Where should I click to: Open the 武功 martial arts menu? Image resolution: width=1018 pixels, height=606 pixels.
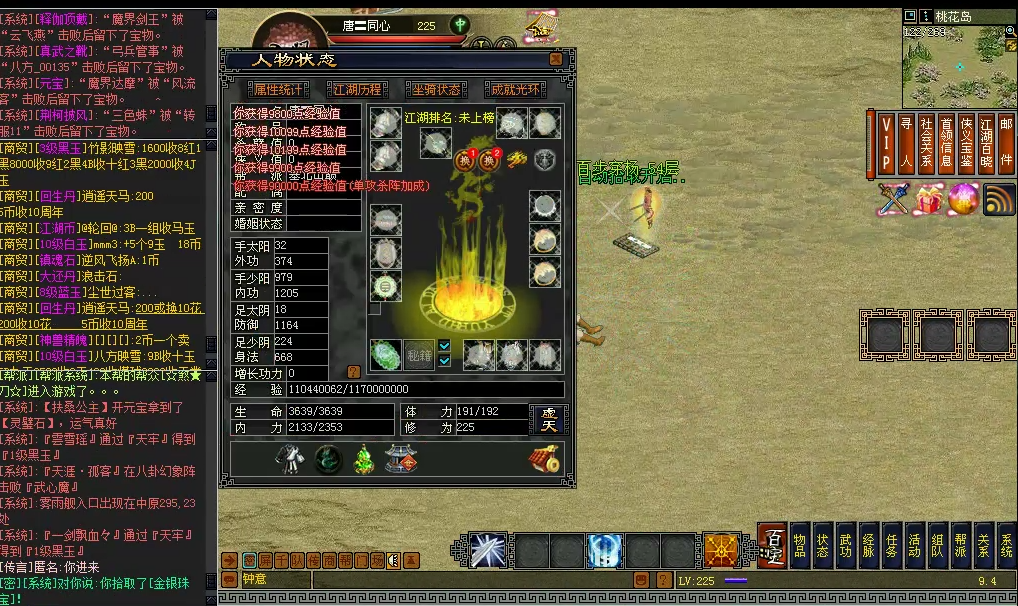pyautogui.click(x=845, y=545)
